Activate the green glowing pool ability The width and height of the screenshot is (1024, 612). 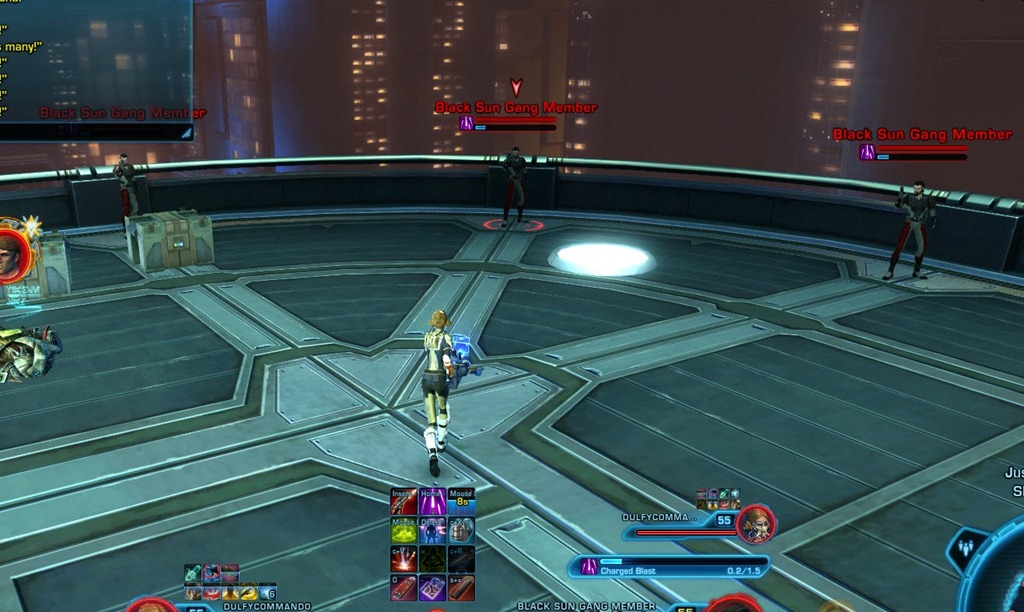point(404,530)
